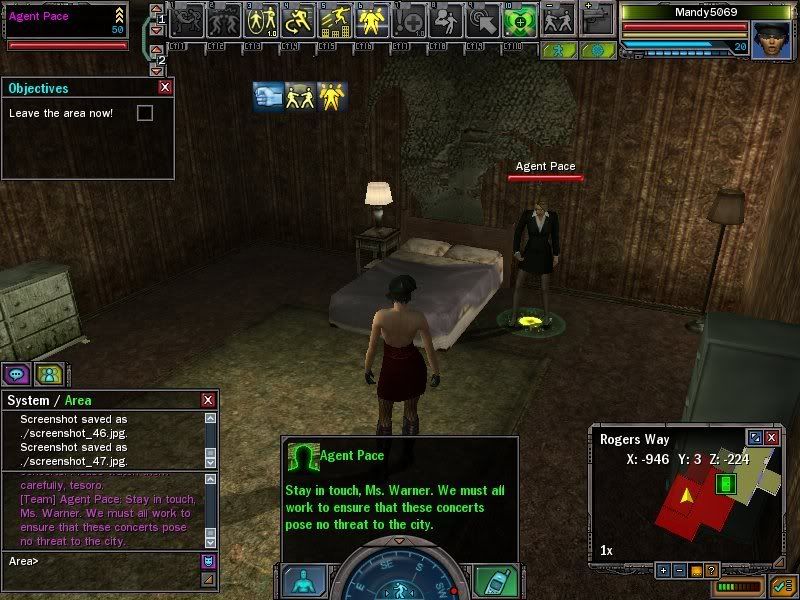Select the pistol weapon slot in hotbar
Image resolution: width=800 pixels, height=600 pixels.
(597, 19)
